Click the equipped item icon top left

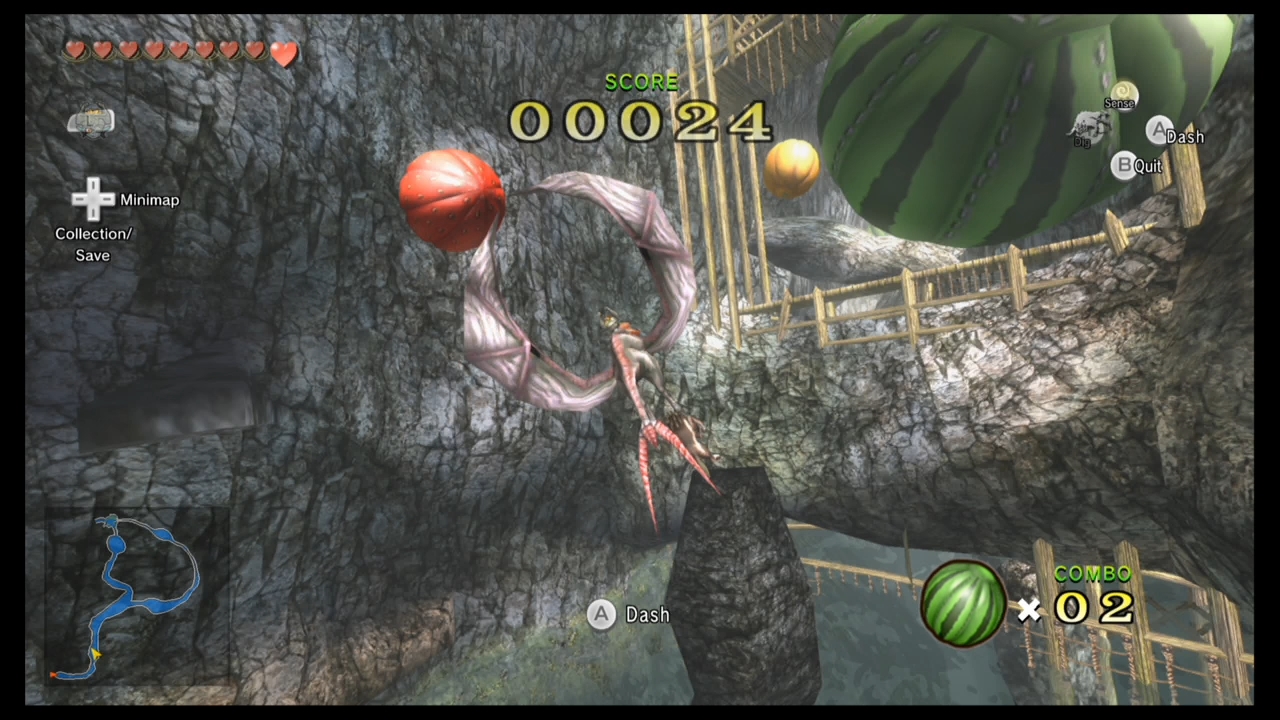pos(92,121)
